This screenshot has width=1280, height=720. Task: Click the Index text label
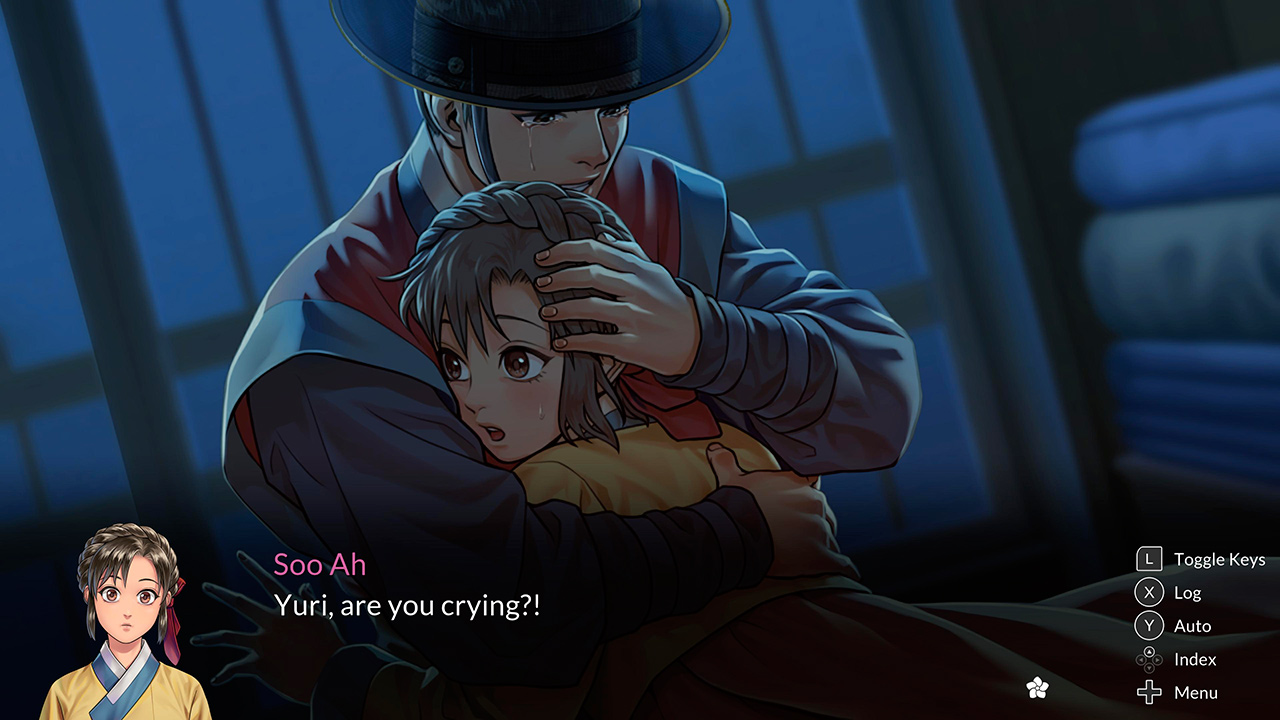pyautogui.click(x=1196, y=659)
